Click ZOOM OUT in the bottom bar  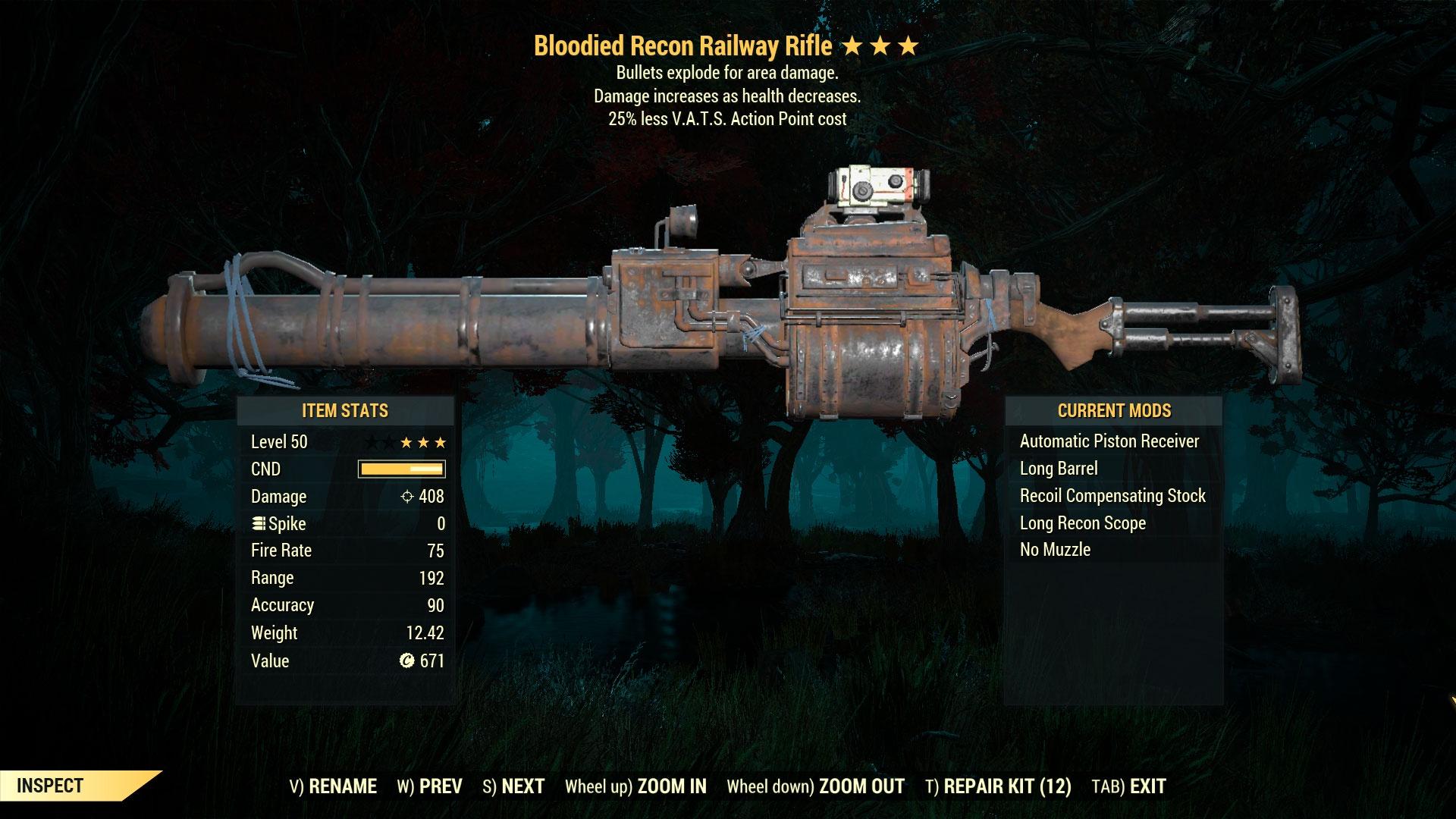click(x=815, y=786)
